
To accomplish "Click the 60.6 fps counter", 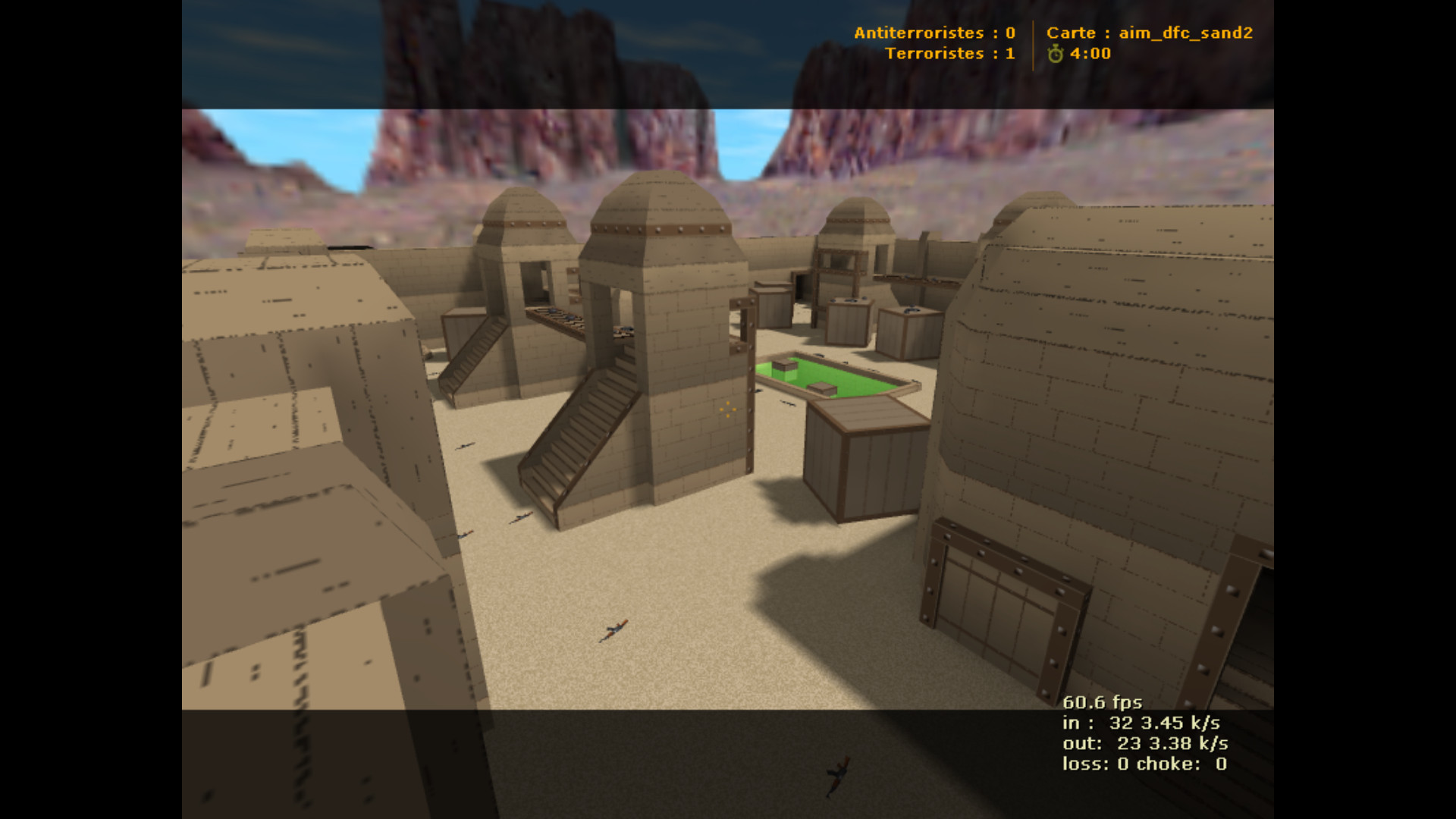I will (1102, 702).
